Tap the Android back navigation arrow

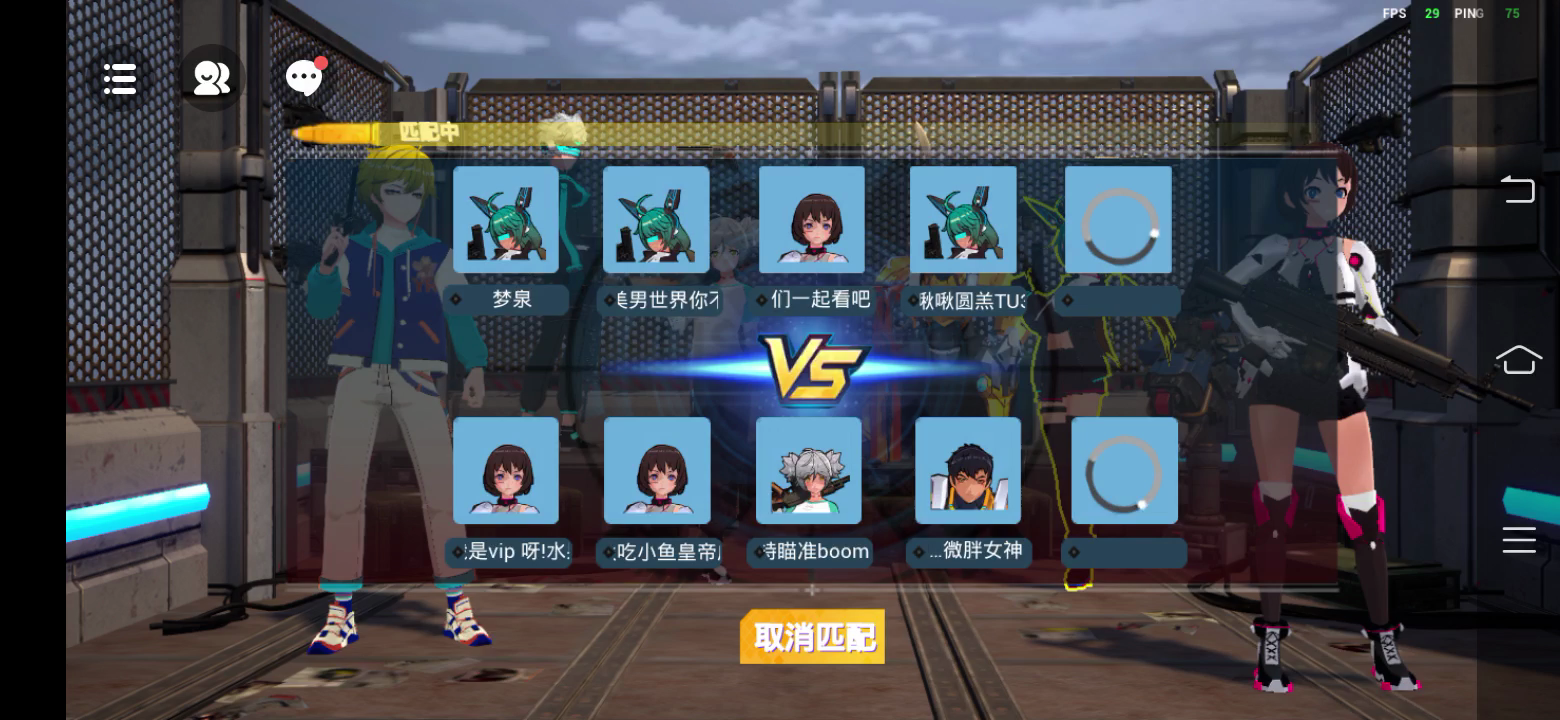coord(1518,188)
